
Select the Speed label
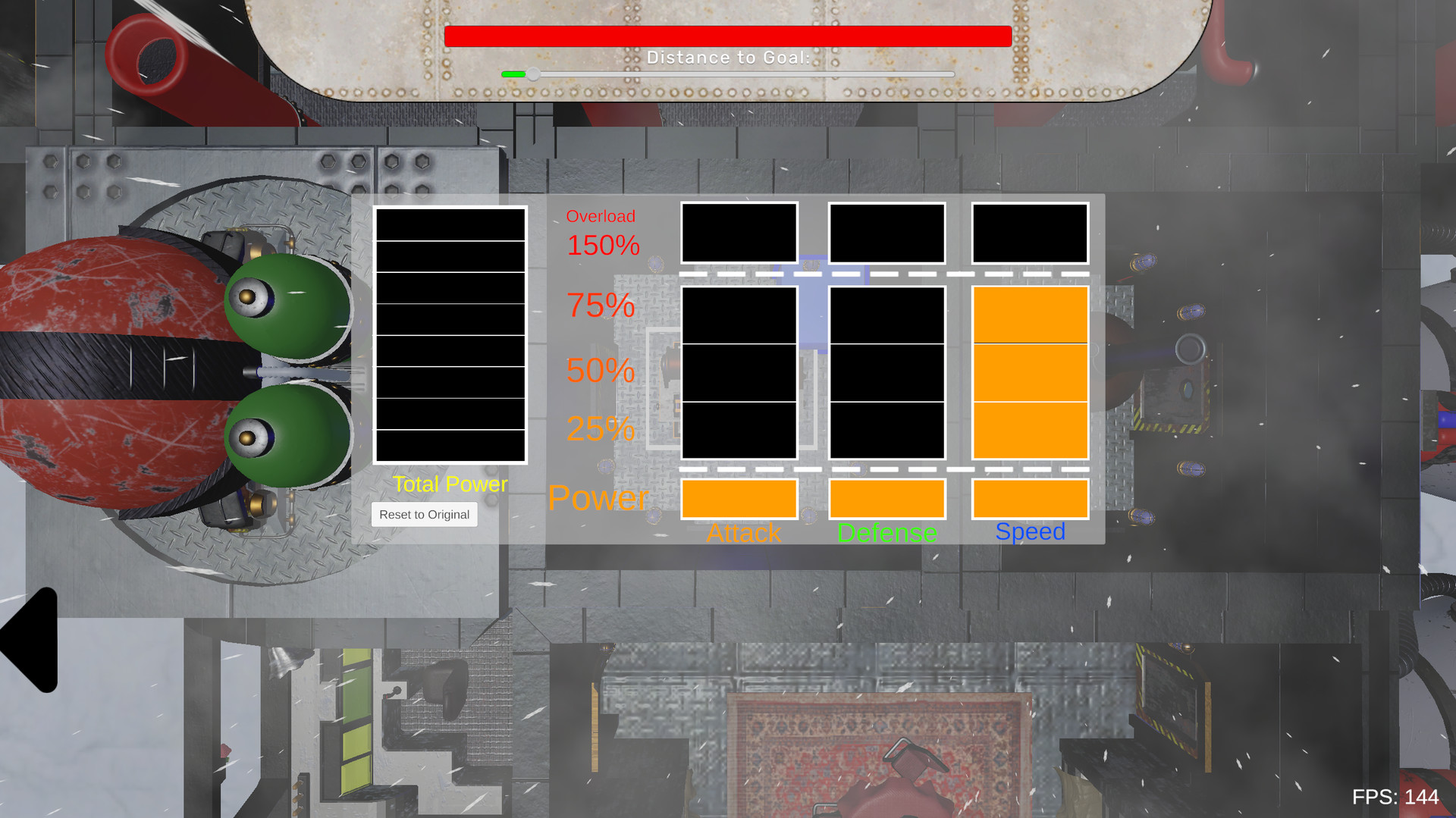click(1031, 531)
